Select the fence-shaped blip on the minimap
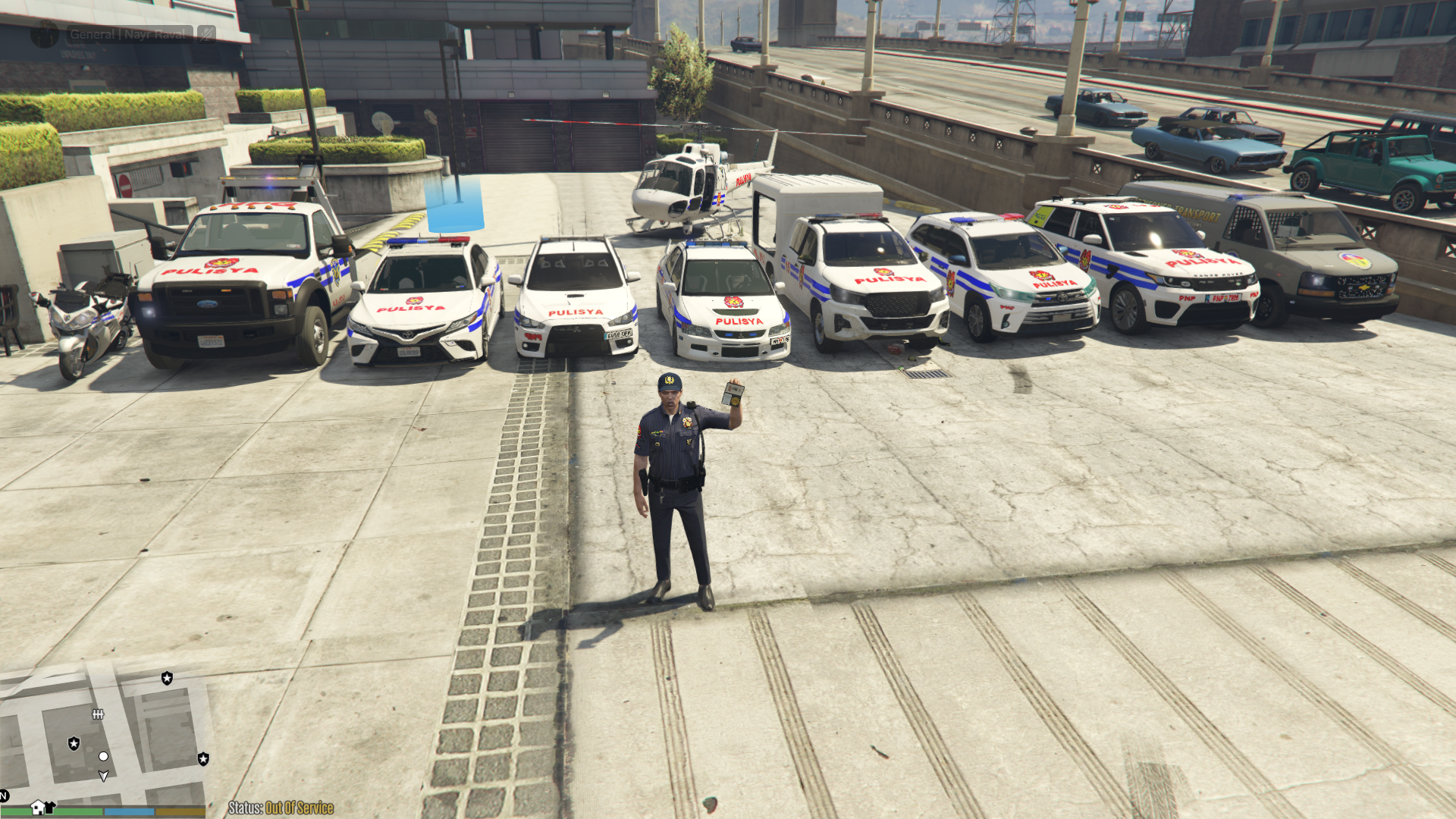The image size is (1456, 819). (98, 714)
